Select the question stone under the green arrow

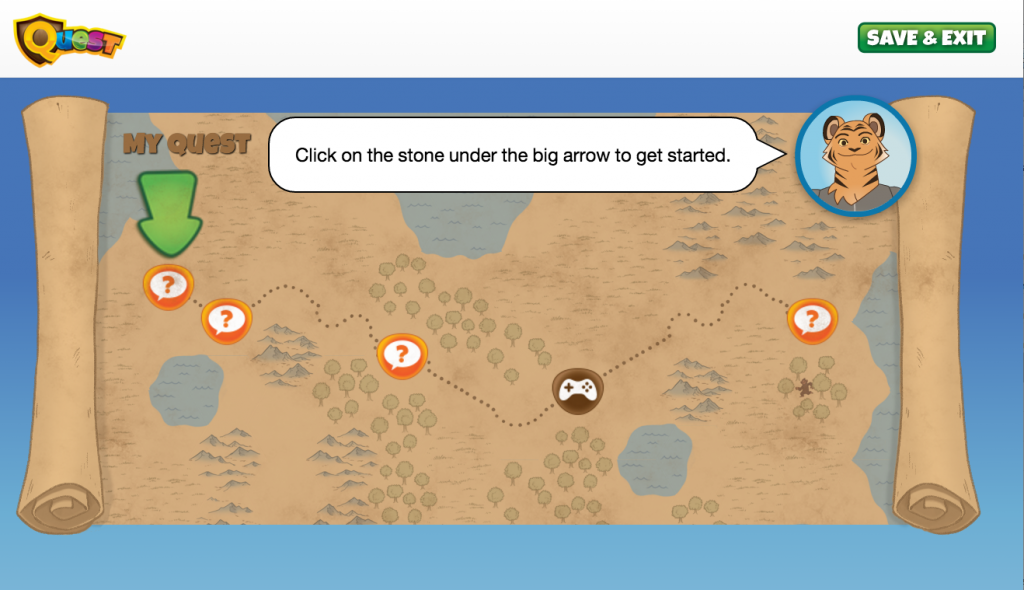click(x=167, y=287)
